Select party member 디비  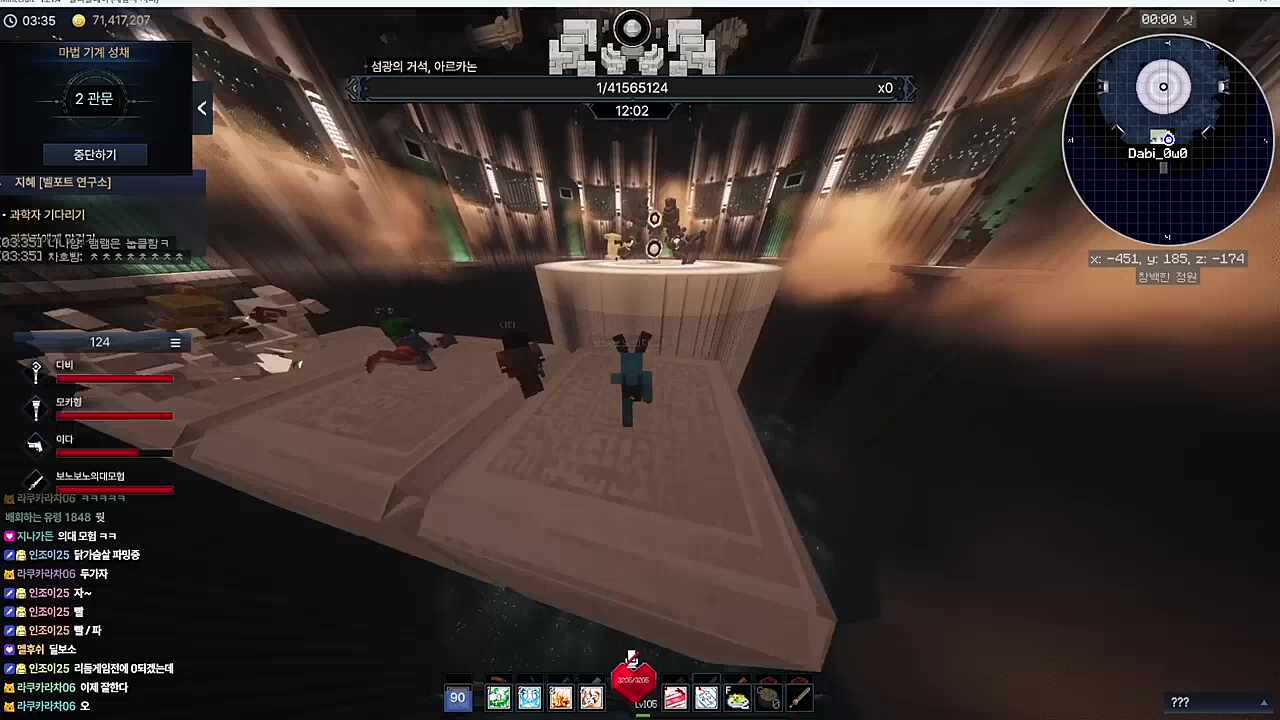(x=65, y=366)
